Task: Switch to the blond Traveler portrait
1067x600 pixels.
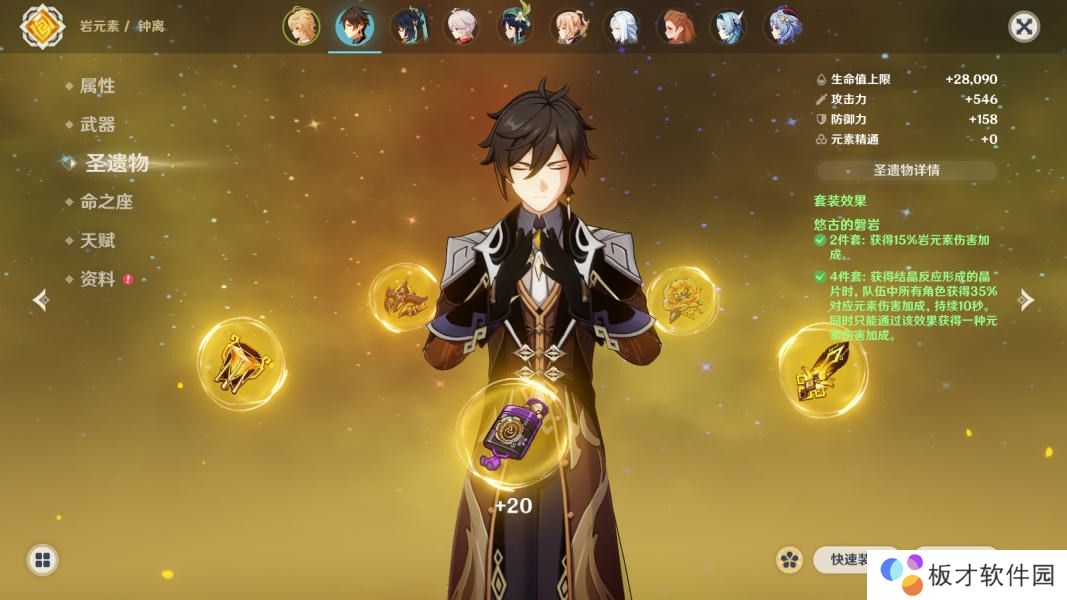Action: click(301, 27)
